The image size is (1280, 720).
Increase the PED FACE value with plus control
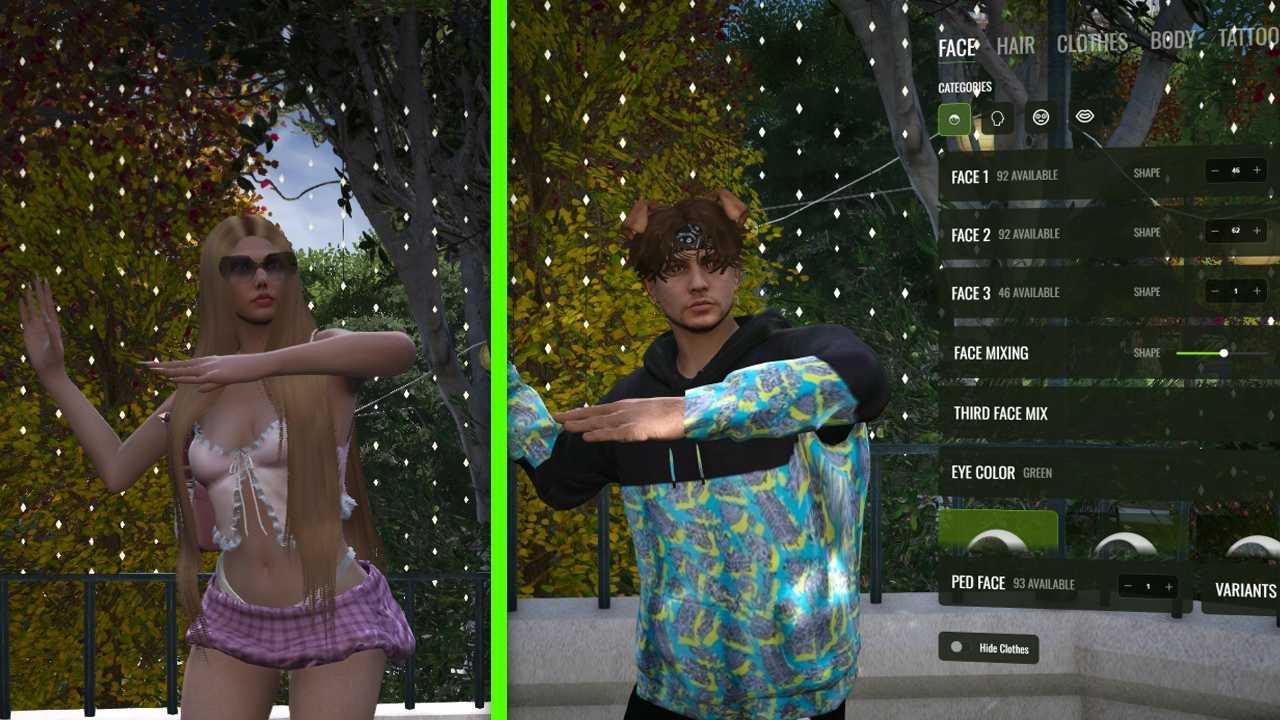coord(1170,587)
